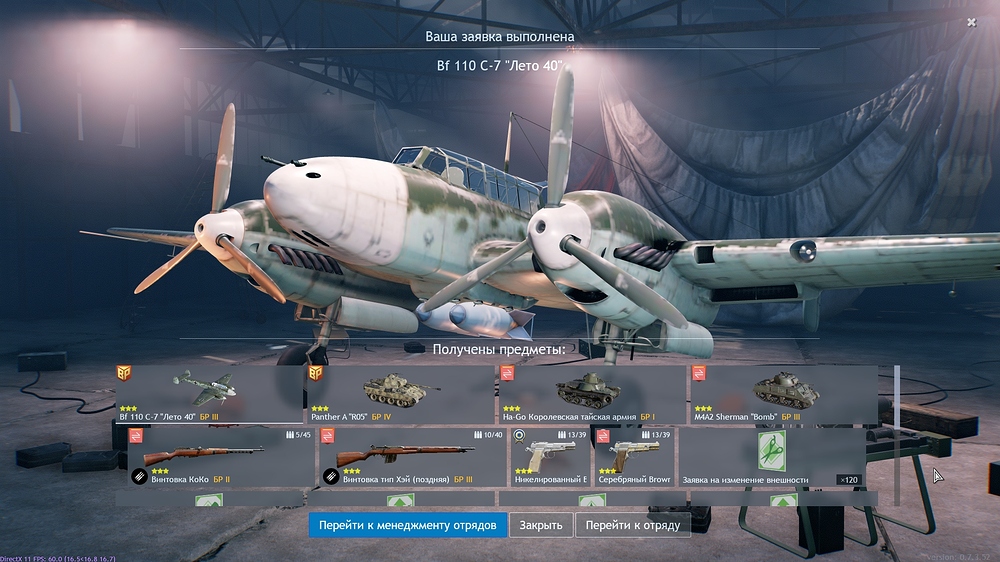This screenshot has height=562, width=1000.
Task: Click the Закрыть (Close) button
Action: coord(542,525)
